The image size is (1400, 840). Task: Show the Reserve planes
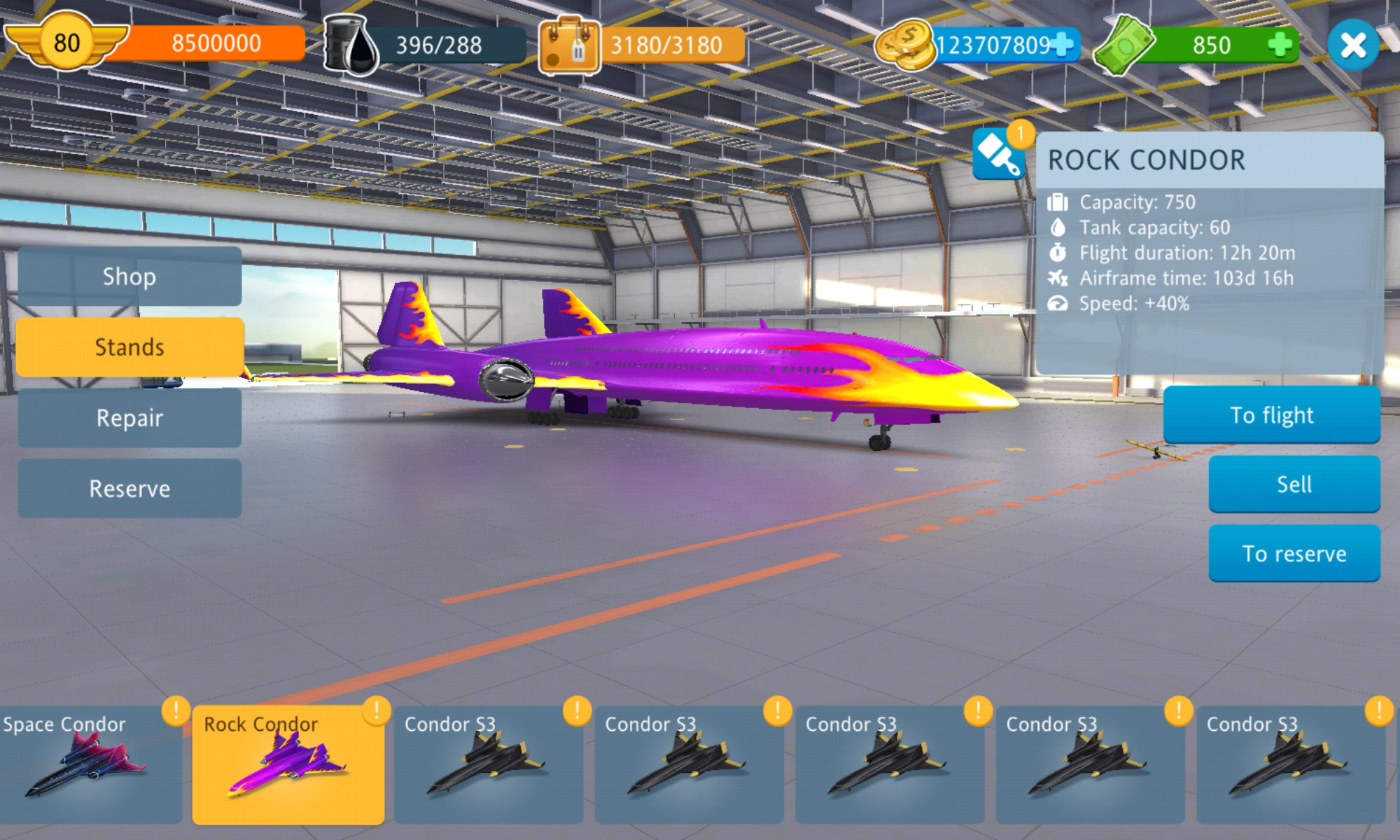[x=129, y=489]
